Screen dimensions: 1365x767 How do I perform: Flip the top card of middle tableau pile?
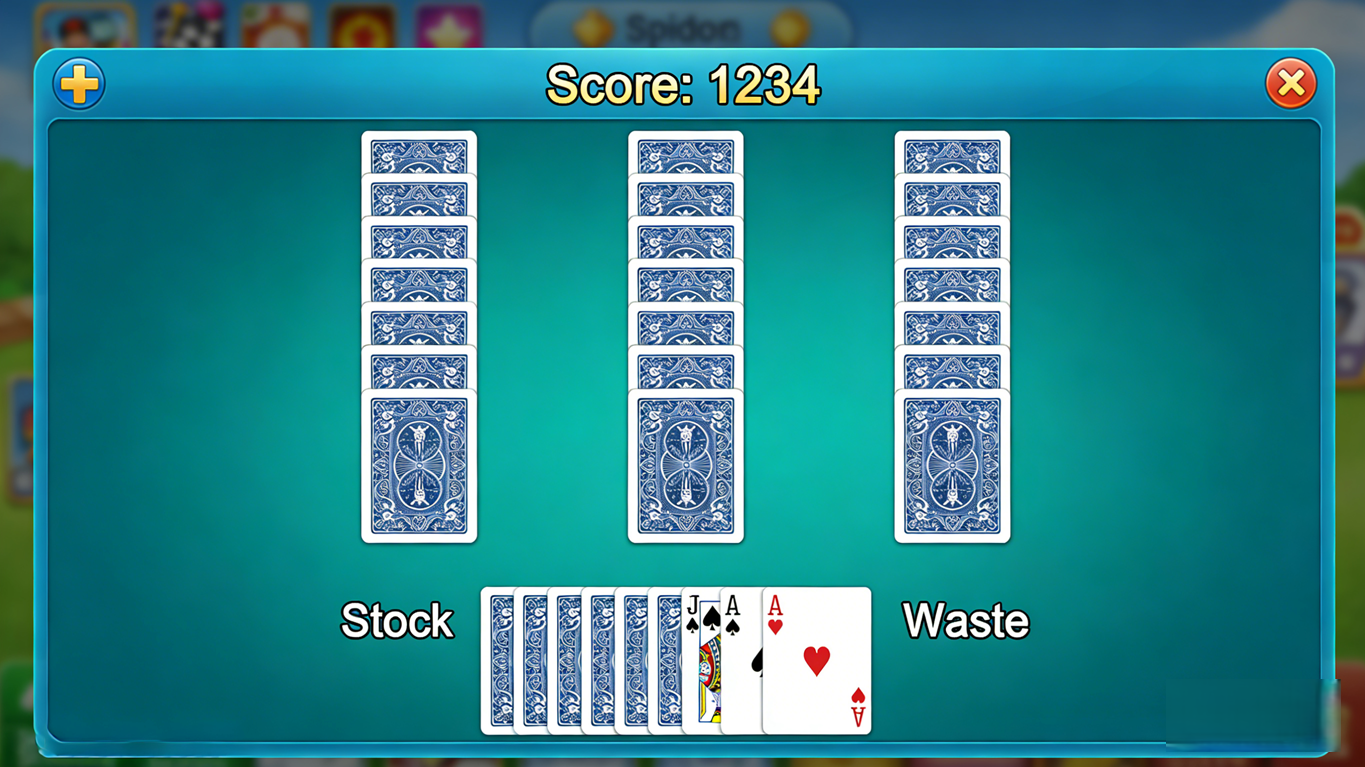click(x=686, y=465)
